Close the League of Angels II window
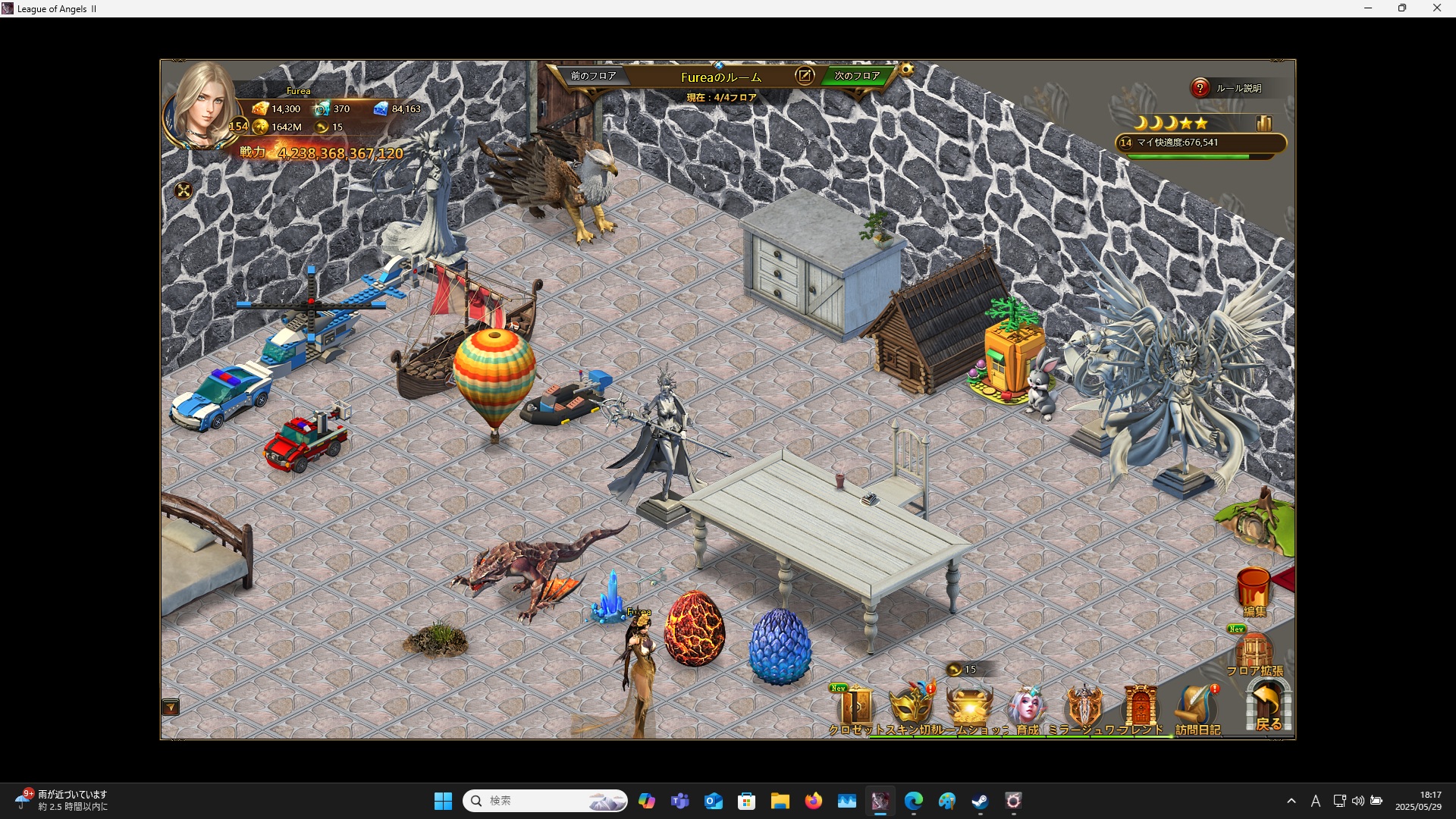1456x819 pixels. pyautogui.click(x=1436, y=8)
